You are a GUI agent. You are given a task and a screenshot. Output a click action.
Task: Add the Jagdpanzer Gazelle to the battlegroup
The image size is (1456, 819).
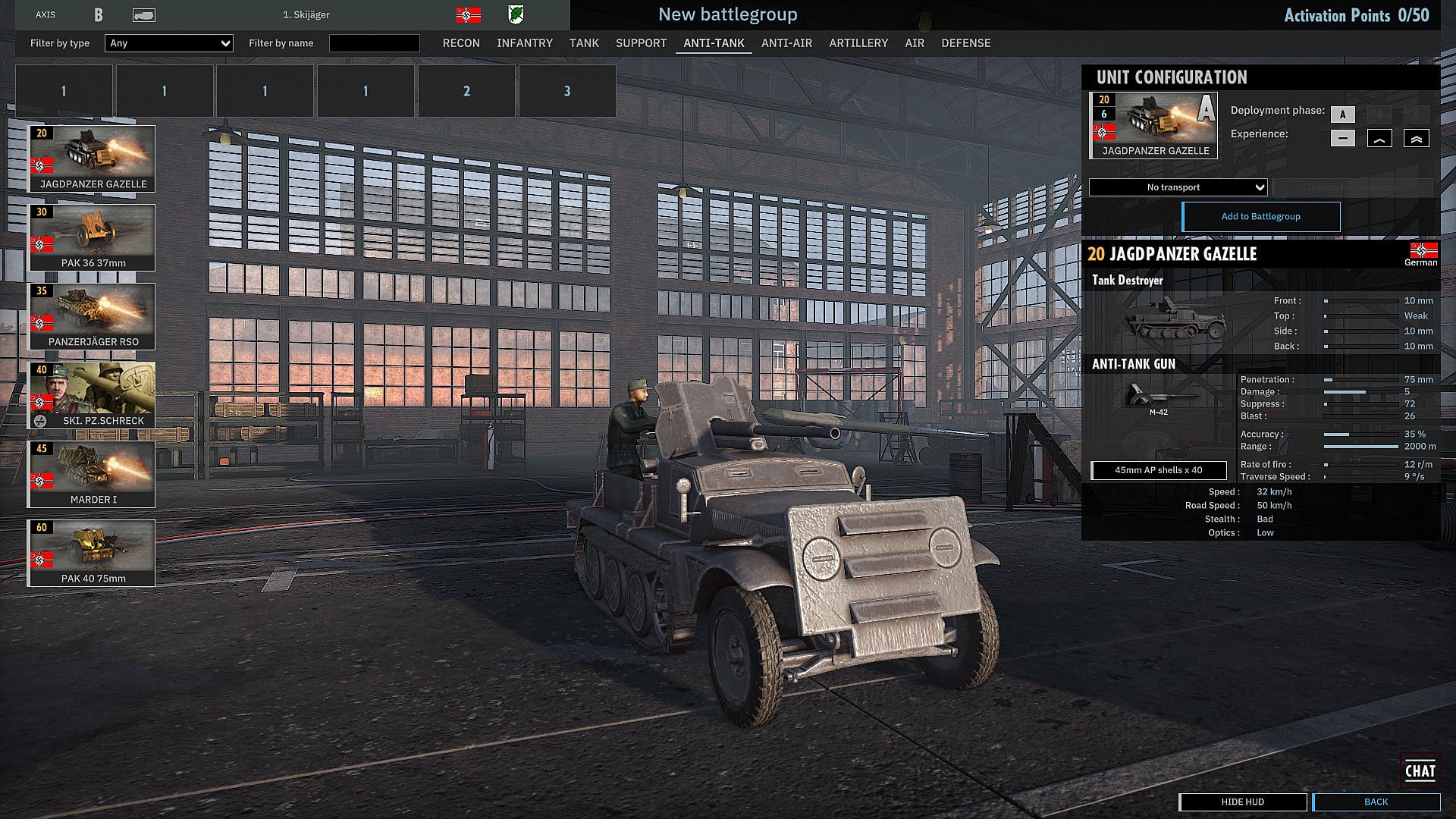pyautogui.click(x=1260, y=217)
